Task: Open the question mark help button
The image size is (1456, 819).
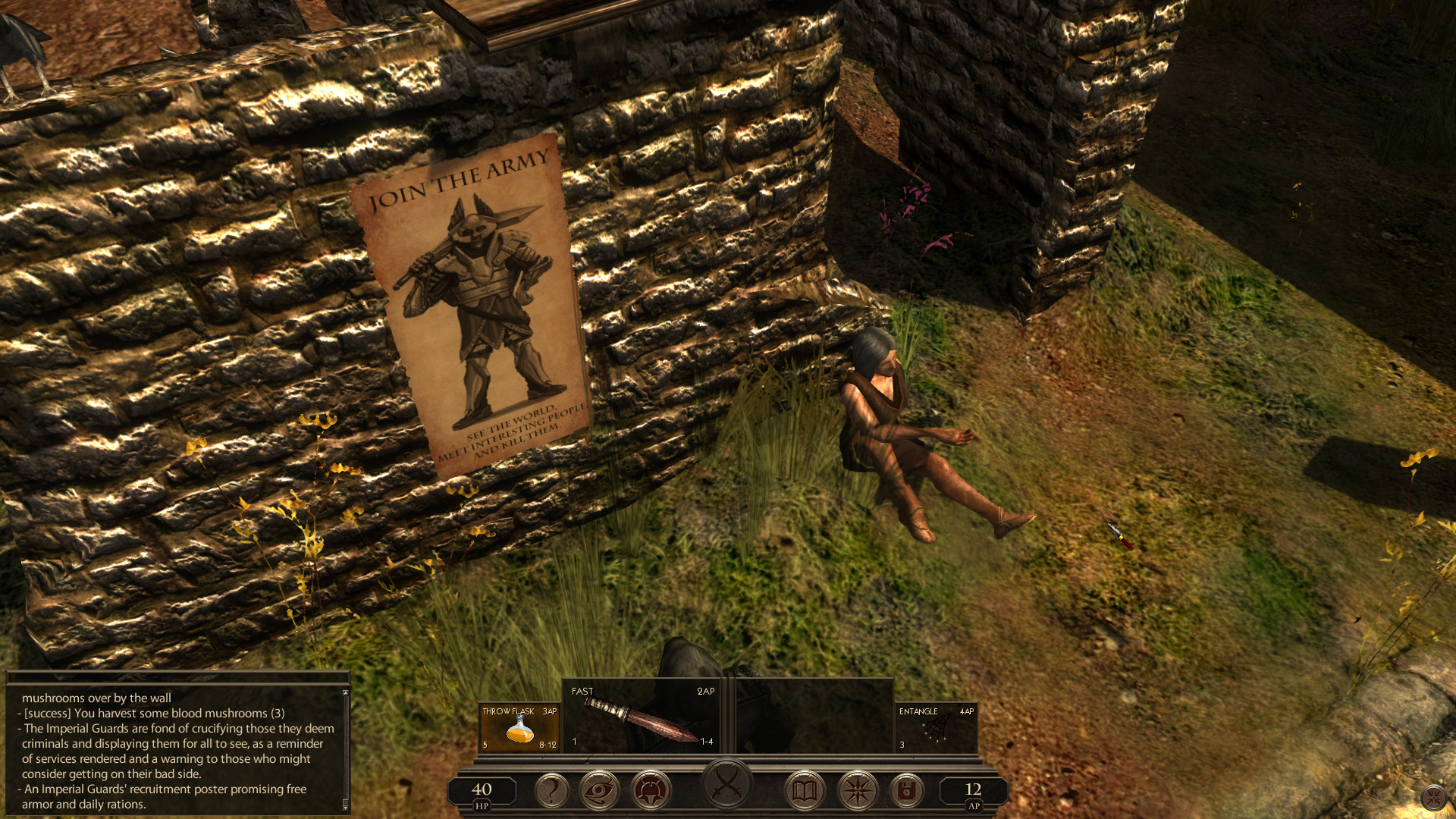Action: coord(552,791)
